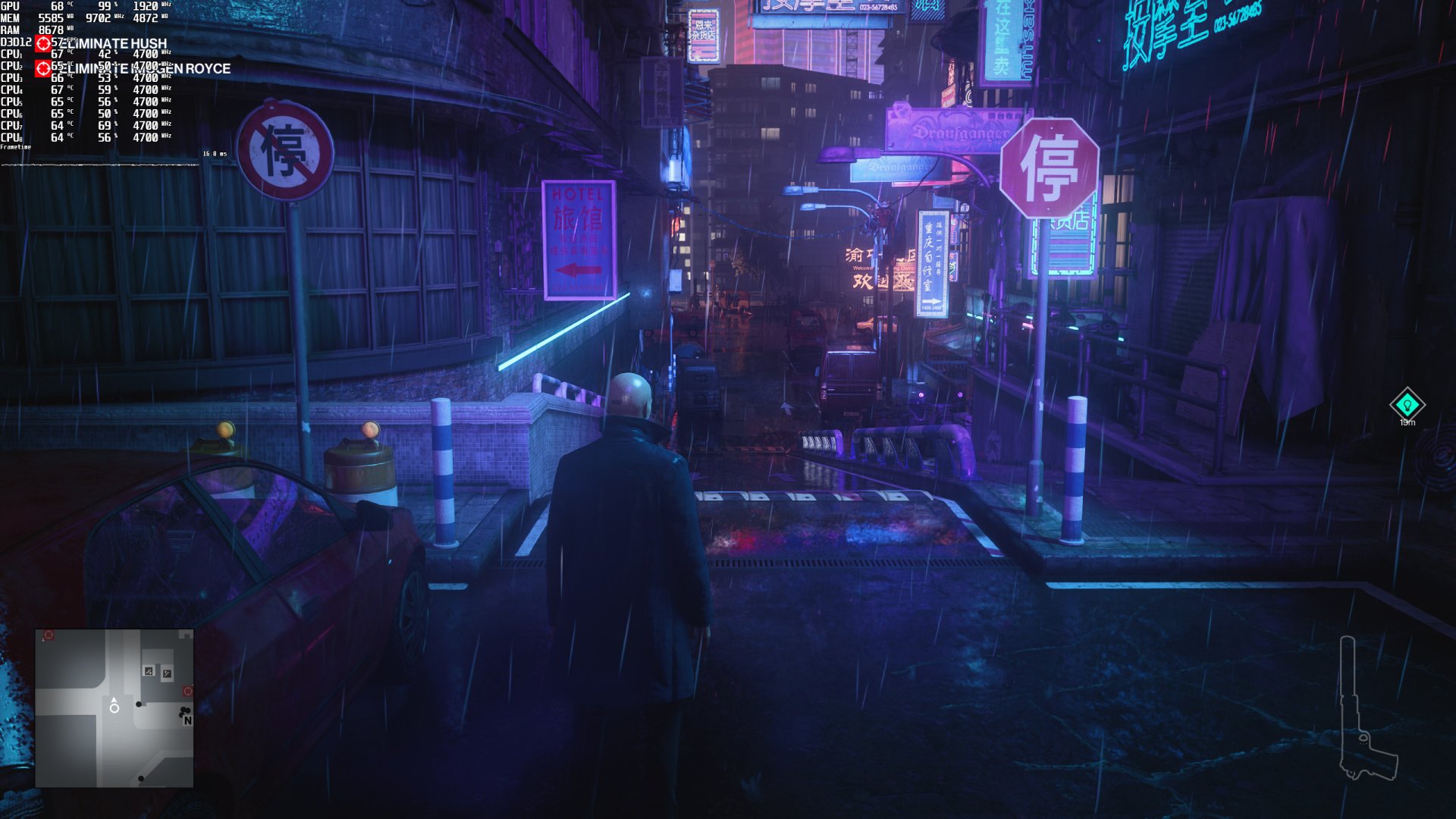This screenshot has width=1456, height=819.
Task: Click the N compass indicator on the minimap
Action: tap(188, 720)
